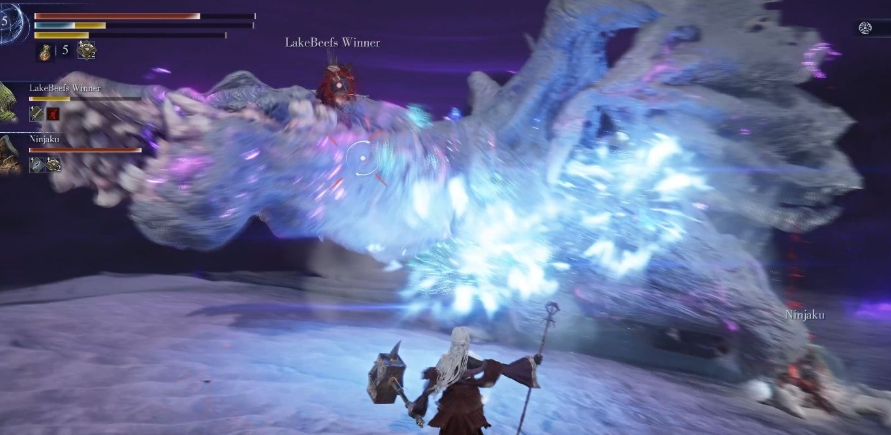Select LakeBeefs Winner's party portrait
The height and width of the screenshot is (435, 891).
9,102
